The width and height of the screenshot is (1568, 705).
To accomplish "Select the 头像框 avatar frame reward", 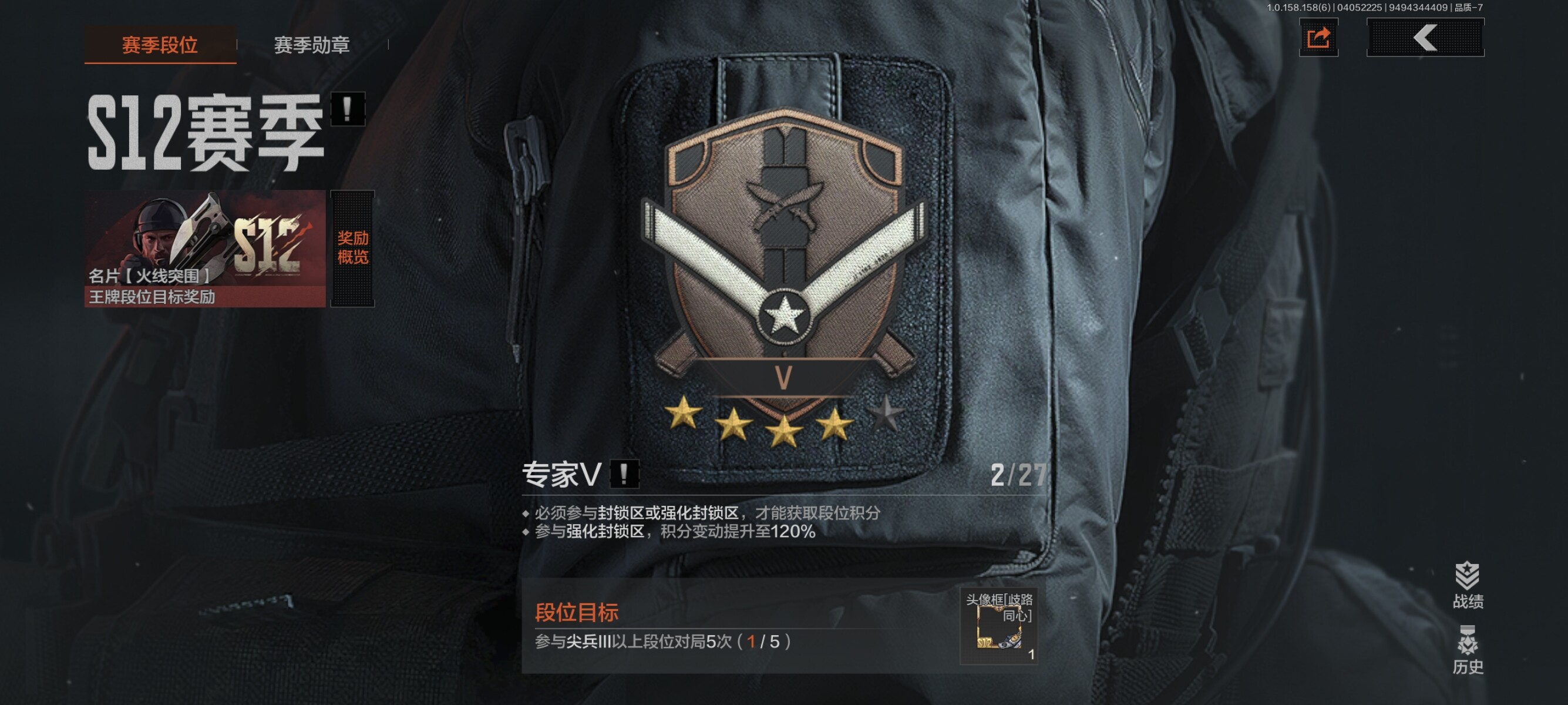I will click(999, 626).
